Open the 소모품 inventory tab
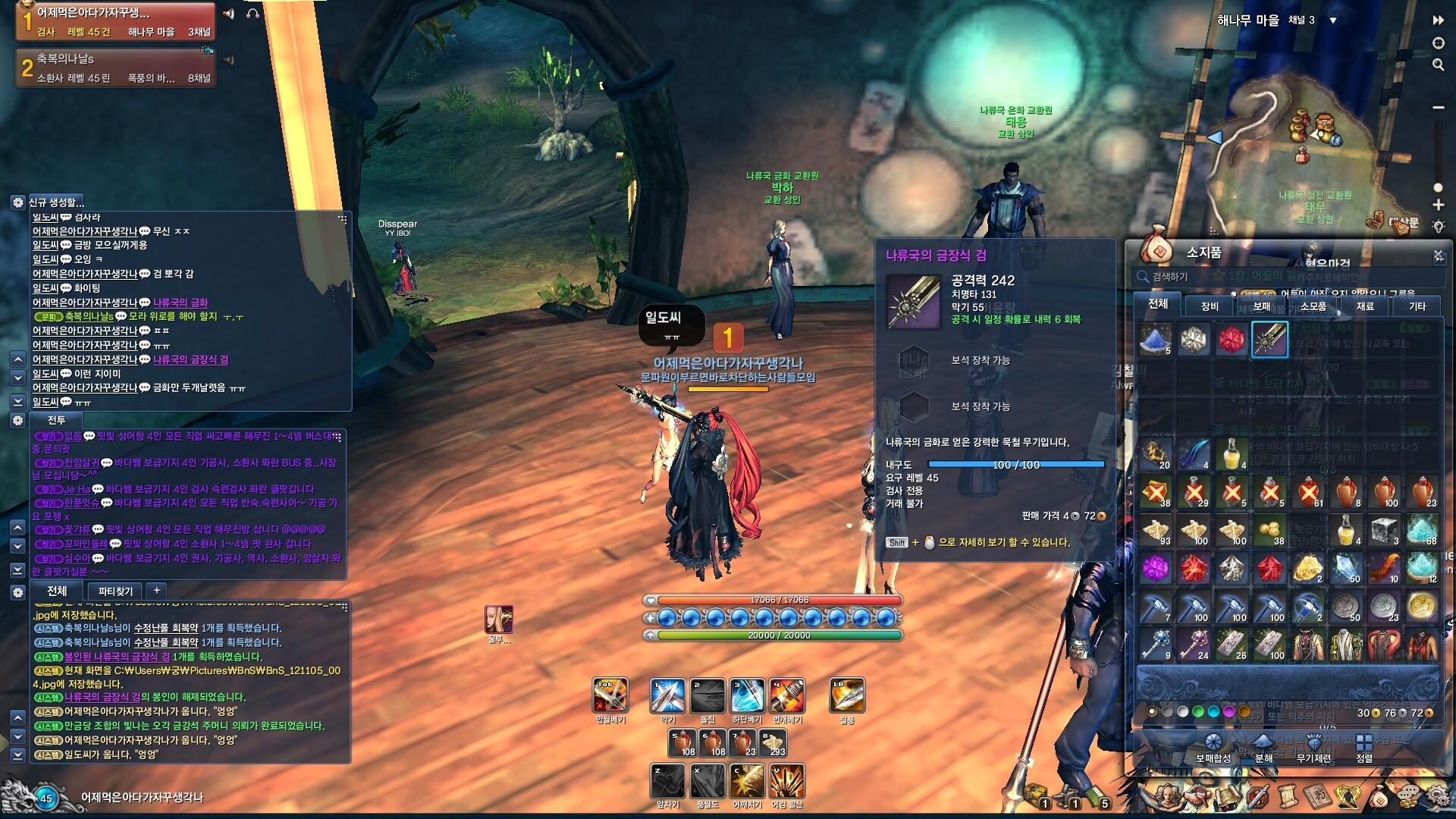This screenshot has height=819, width=1456. (1313, 306)
